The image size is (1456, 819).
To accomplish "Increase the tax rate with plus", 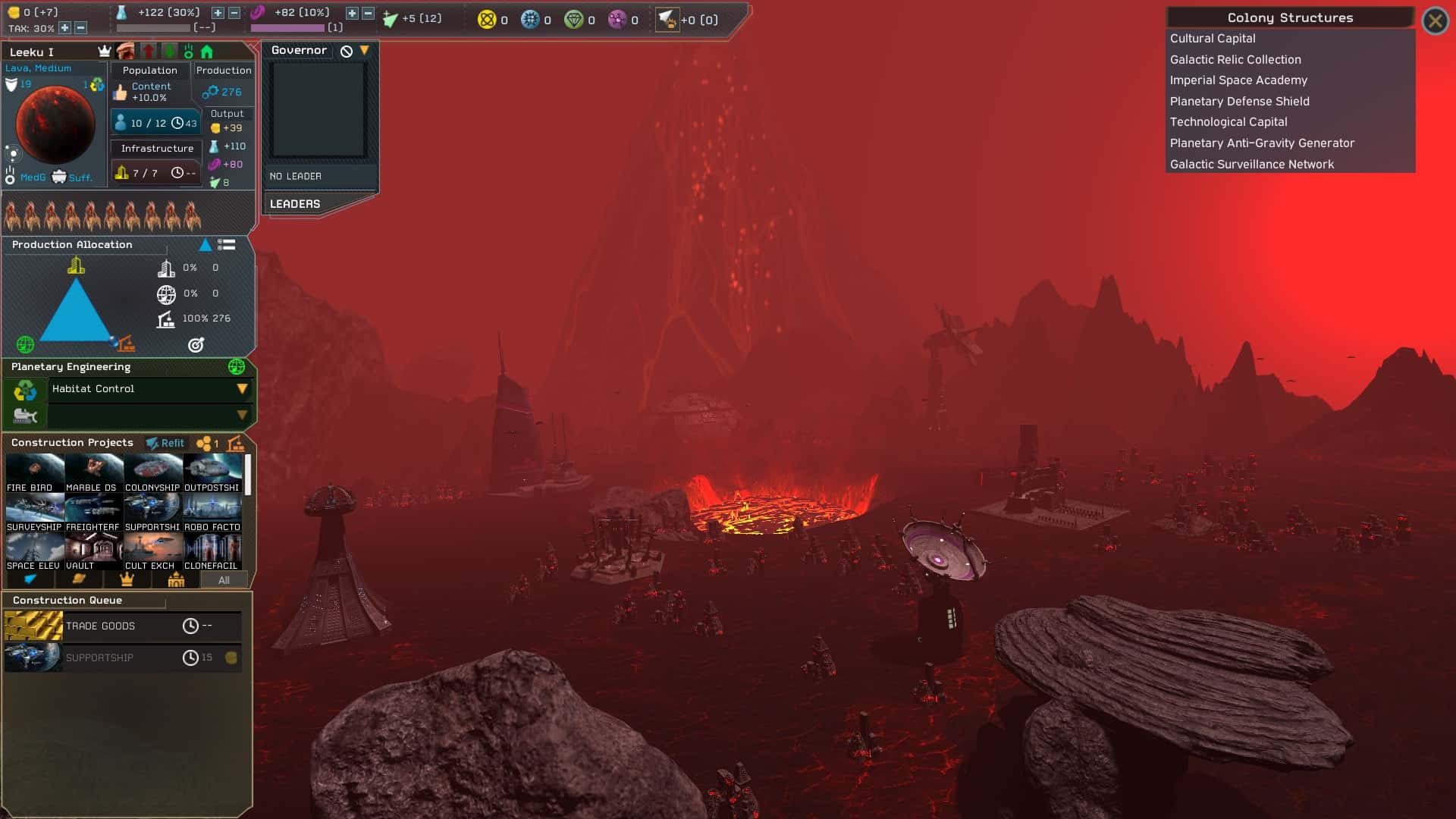I will (65, 28).
